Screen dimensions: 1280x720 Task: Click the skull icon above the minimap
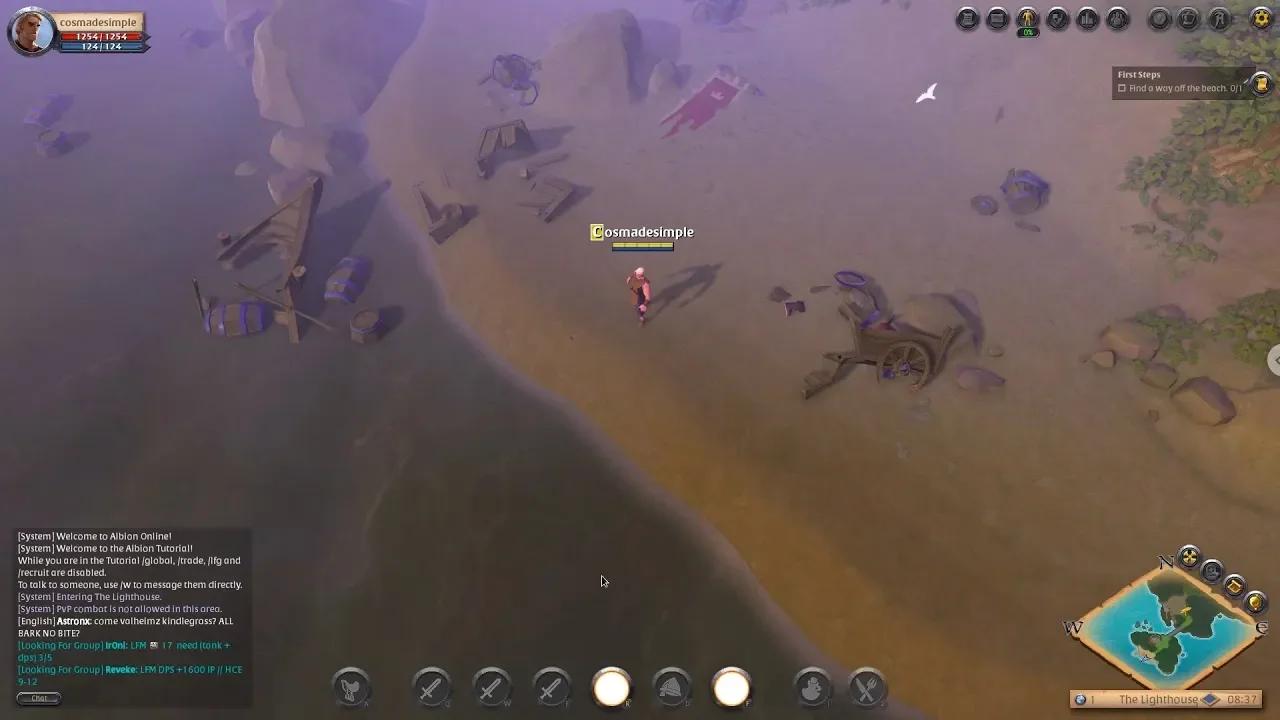1211,571
